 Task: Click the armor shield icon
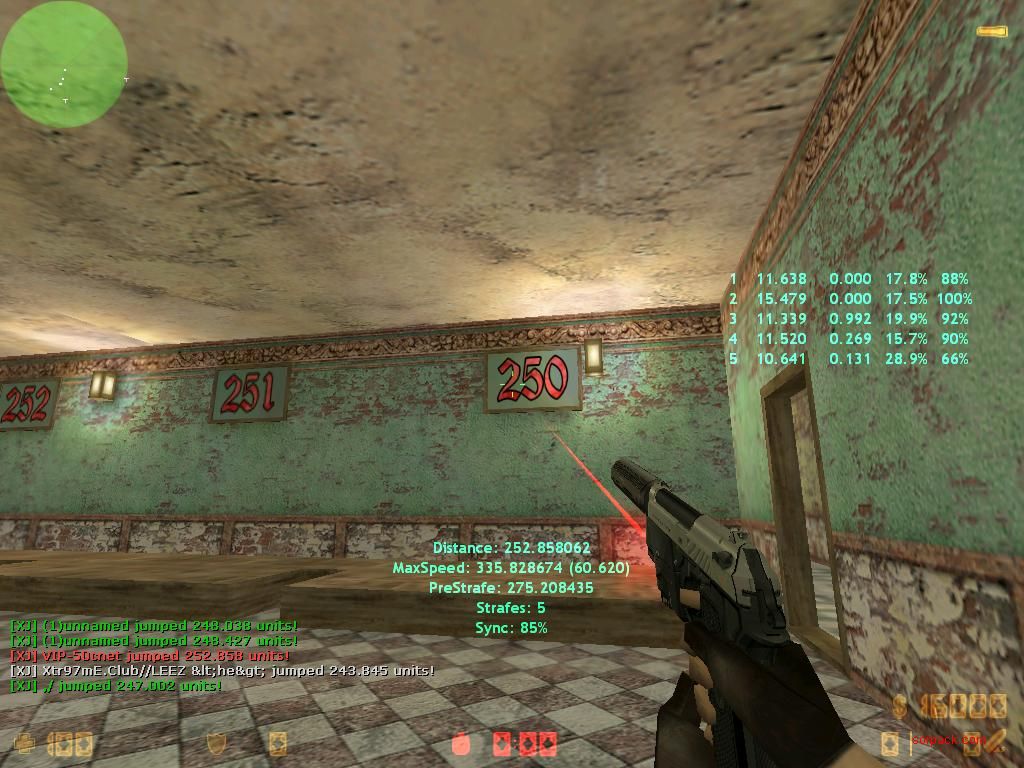[x=215, y=743]
